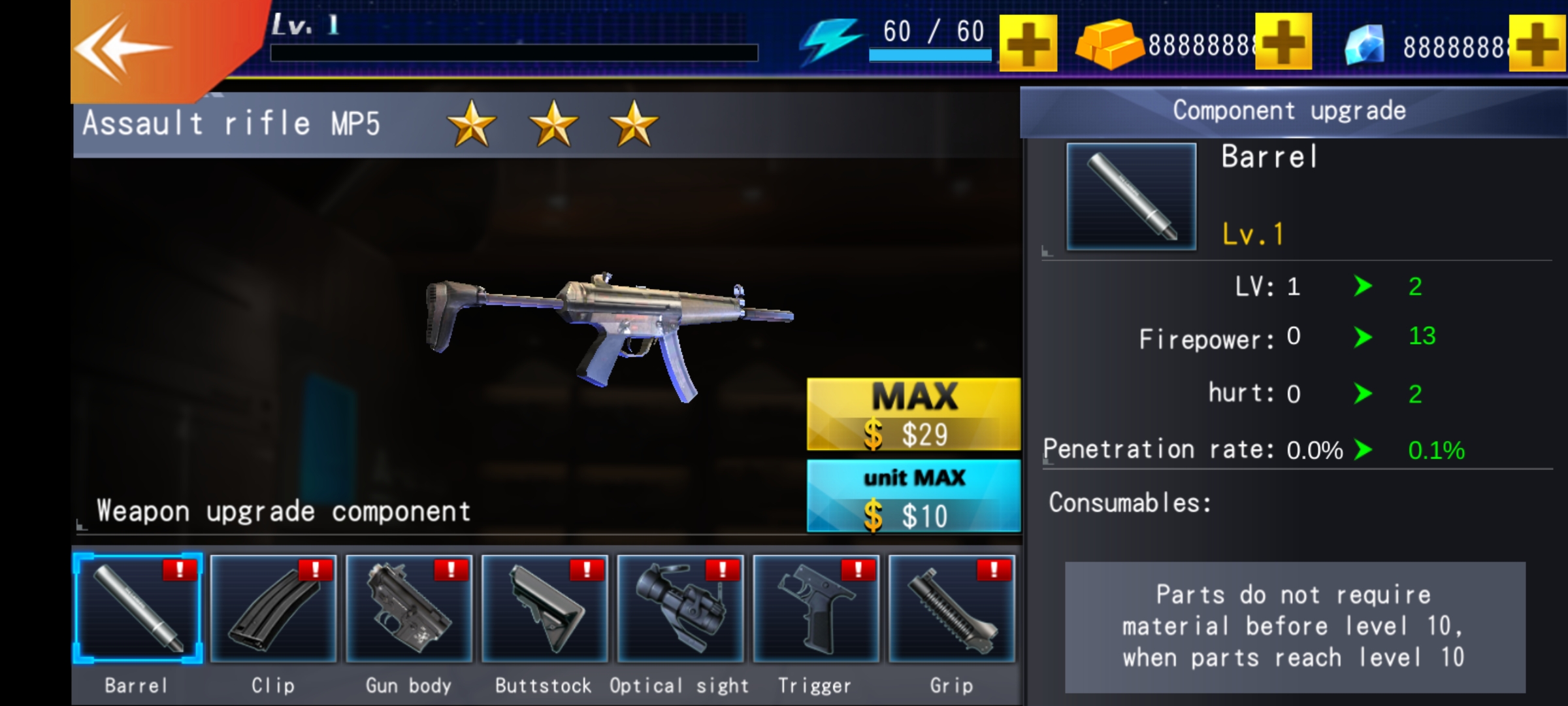Buy more gold bars with the plus button

[x=1283, y=42]
